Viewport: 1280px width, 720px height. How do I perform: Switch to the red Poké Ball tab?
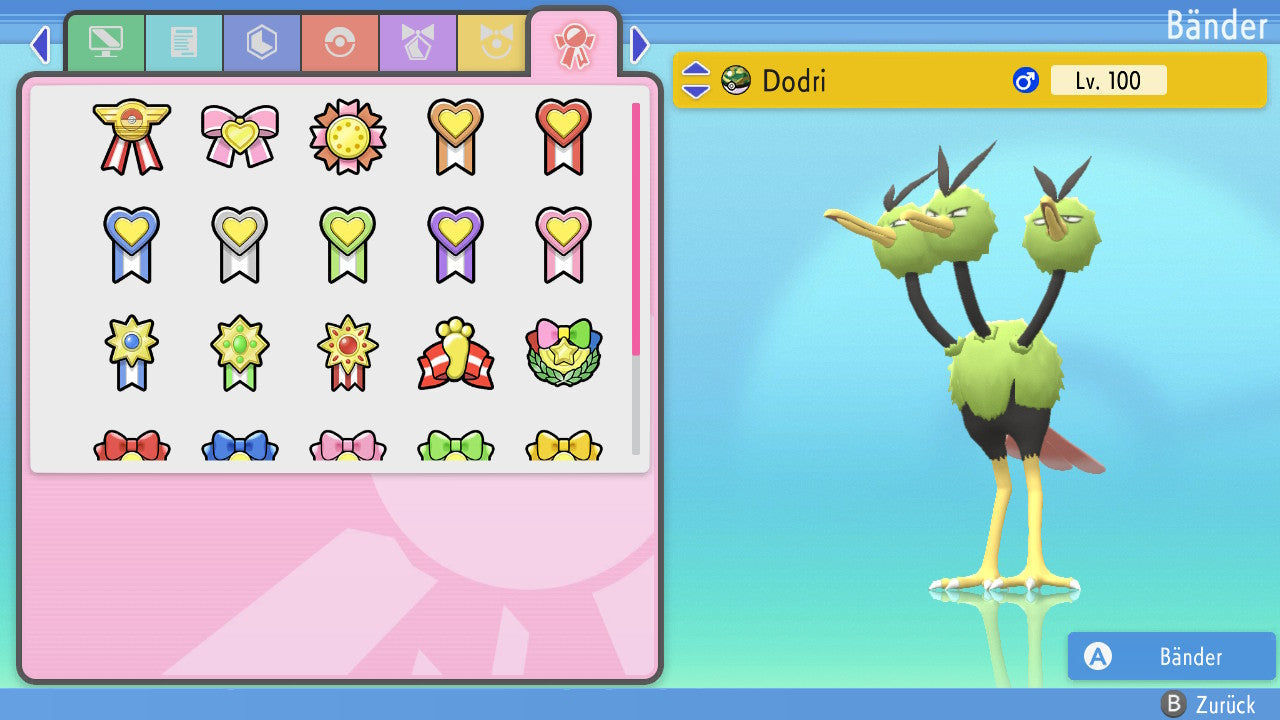pyautogui.click(x=340, y=43)
